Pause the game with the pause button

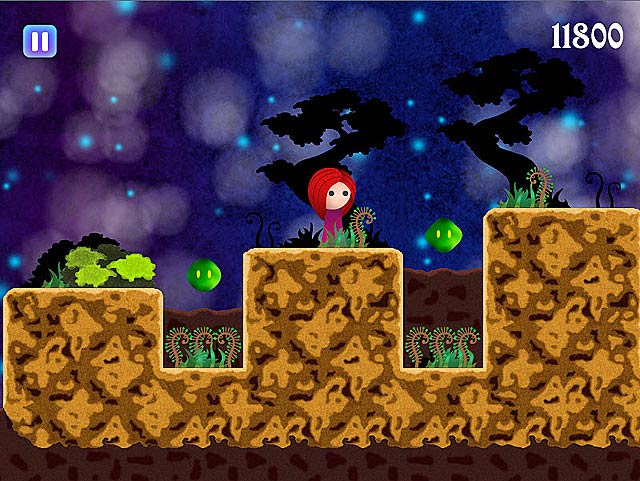pyautogui.click(x=40, y=41)
